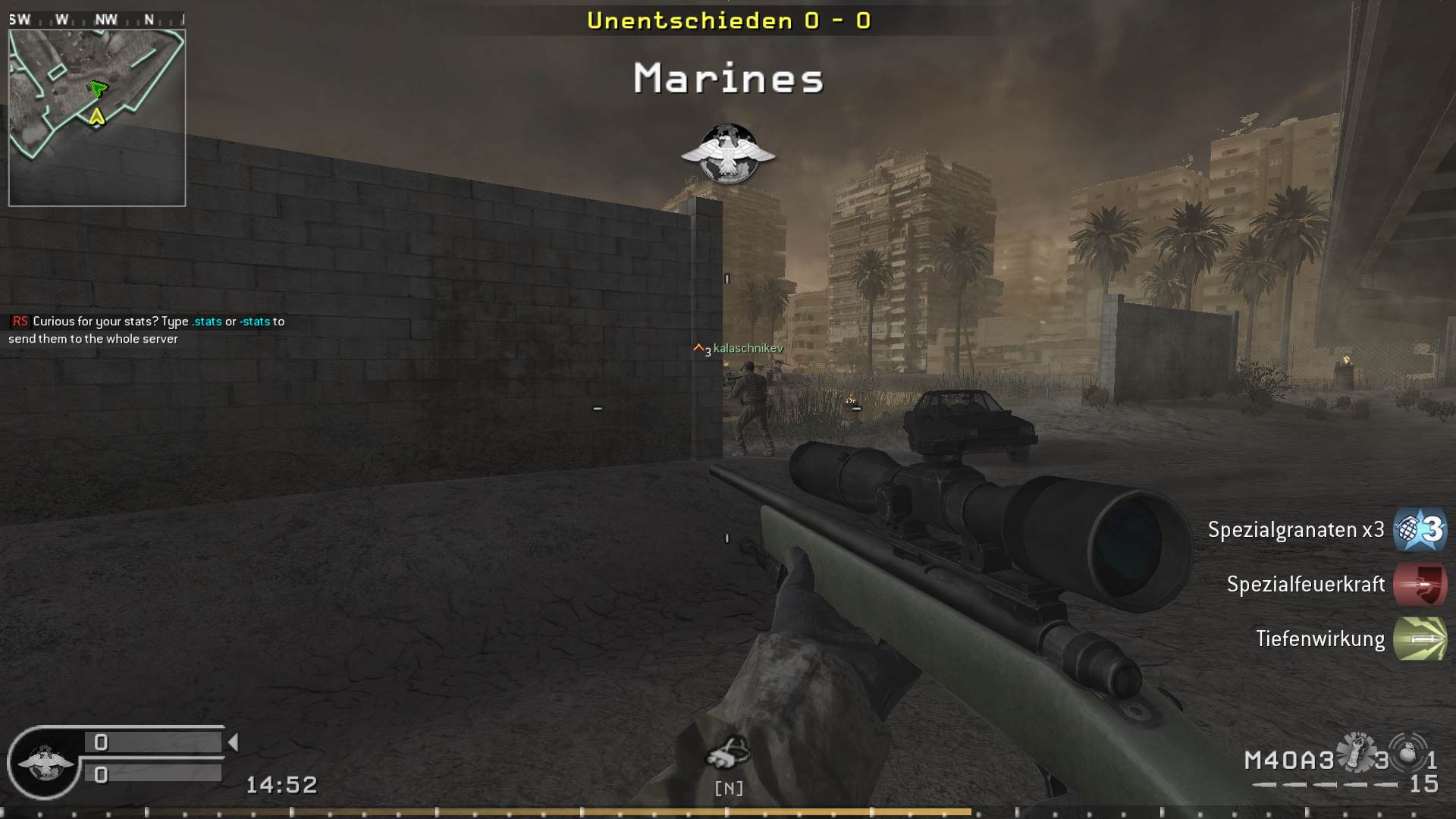
Task: Click the antenna icon above the stance indicator
Action: [729, 751]
